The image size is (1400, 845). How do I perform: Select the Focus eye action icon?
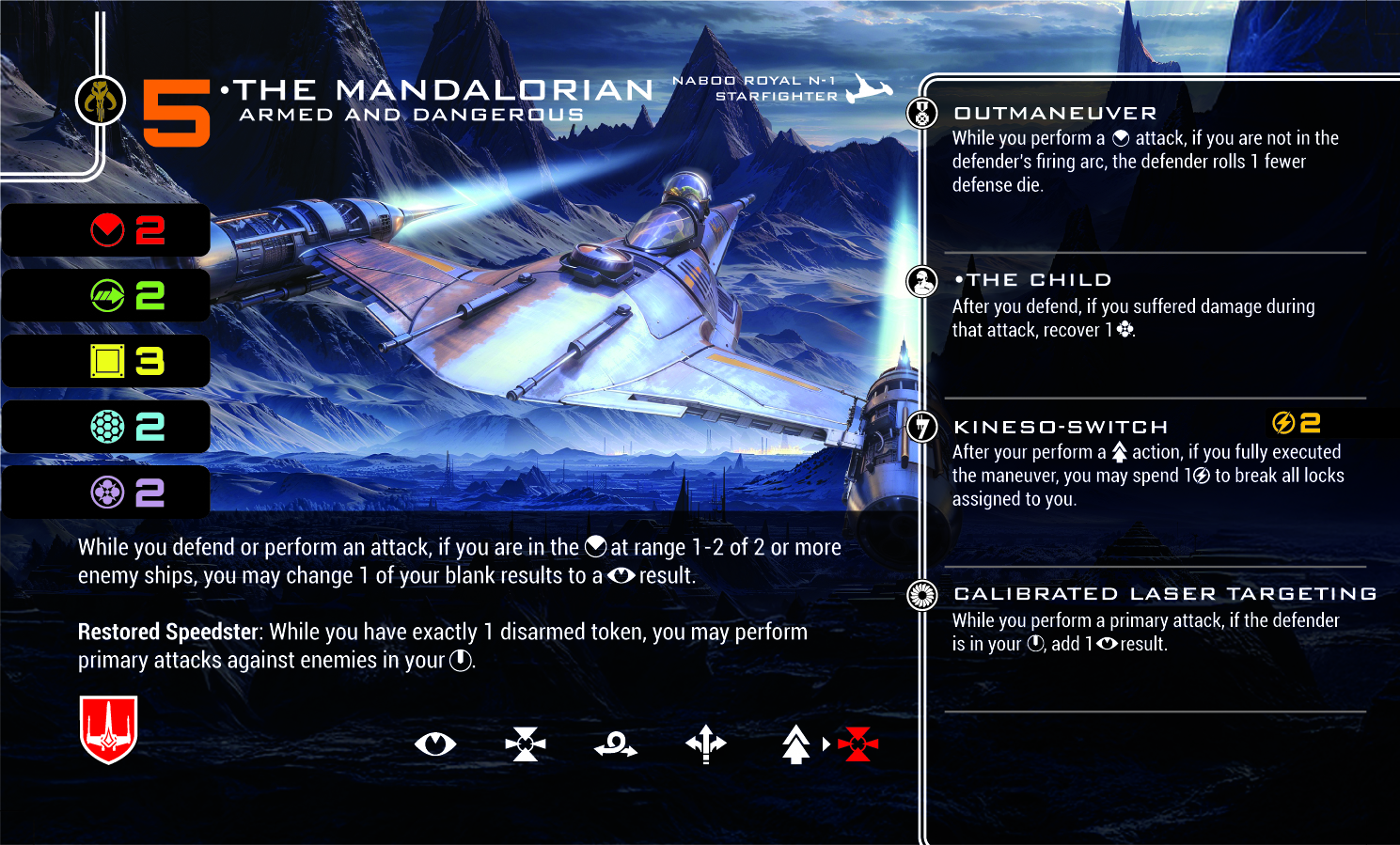click(434, 744)
